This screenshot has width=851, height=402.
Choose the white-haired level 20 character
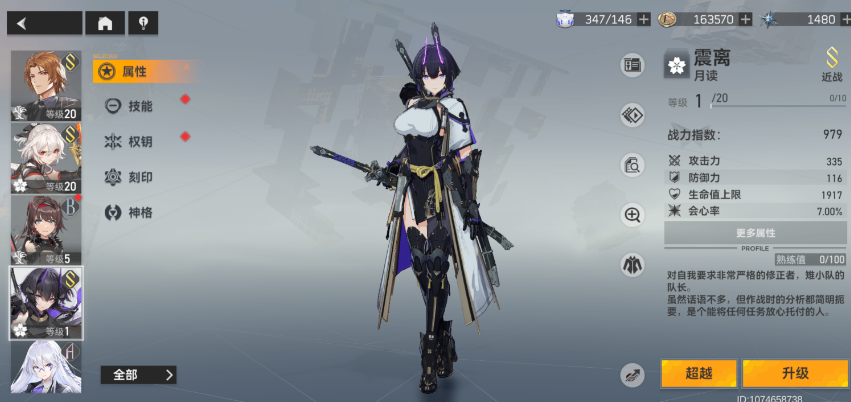coord(46,158)
